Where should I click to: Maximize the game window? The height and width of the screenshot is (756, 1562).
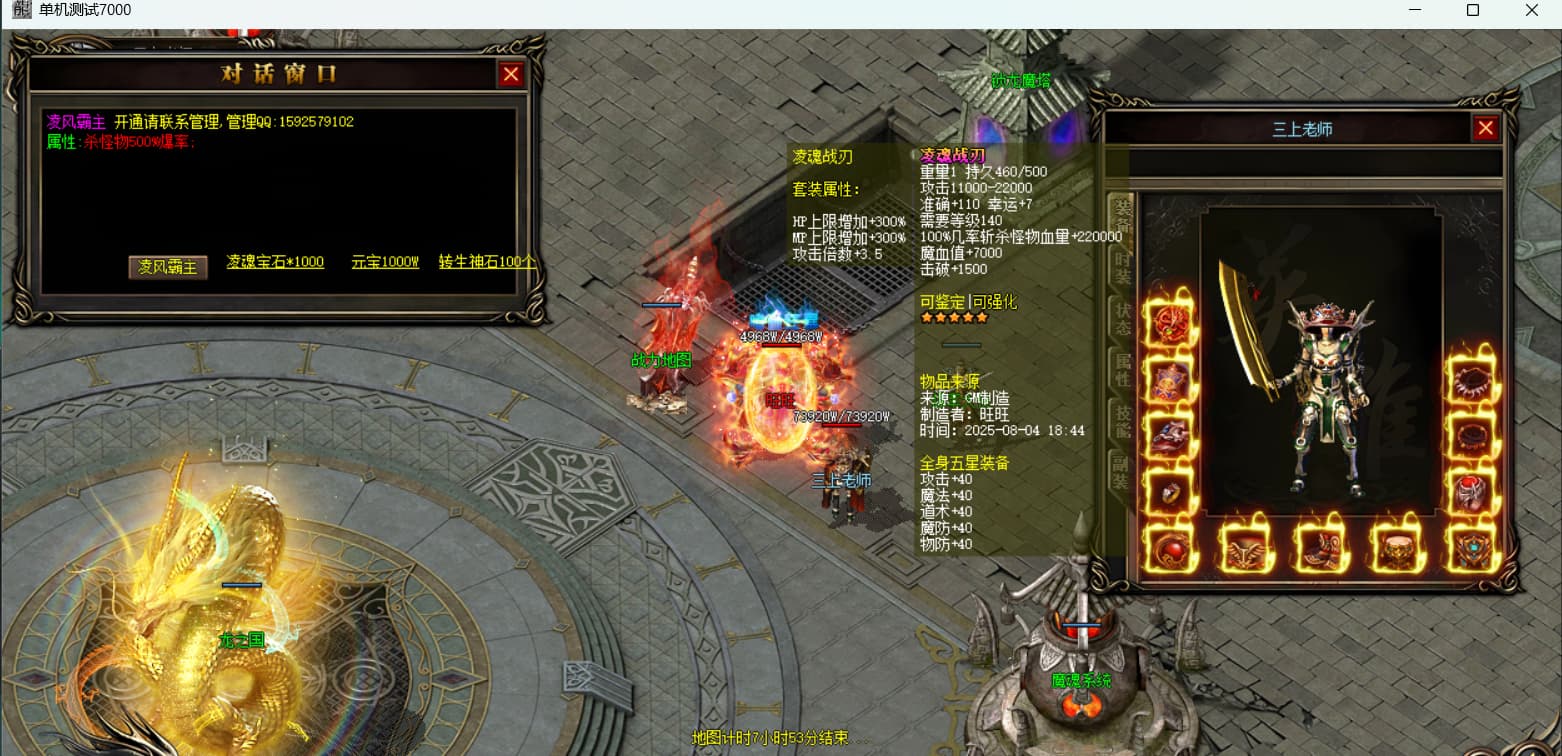click(1472, 10)
